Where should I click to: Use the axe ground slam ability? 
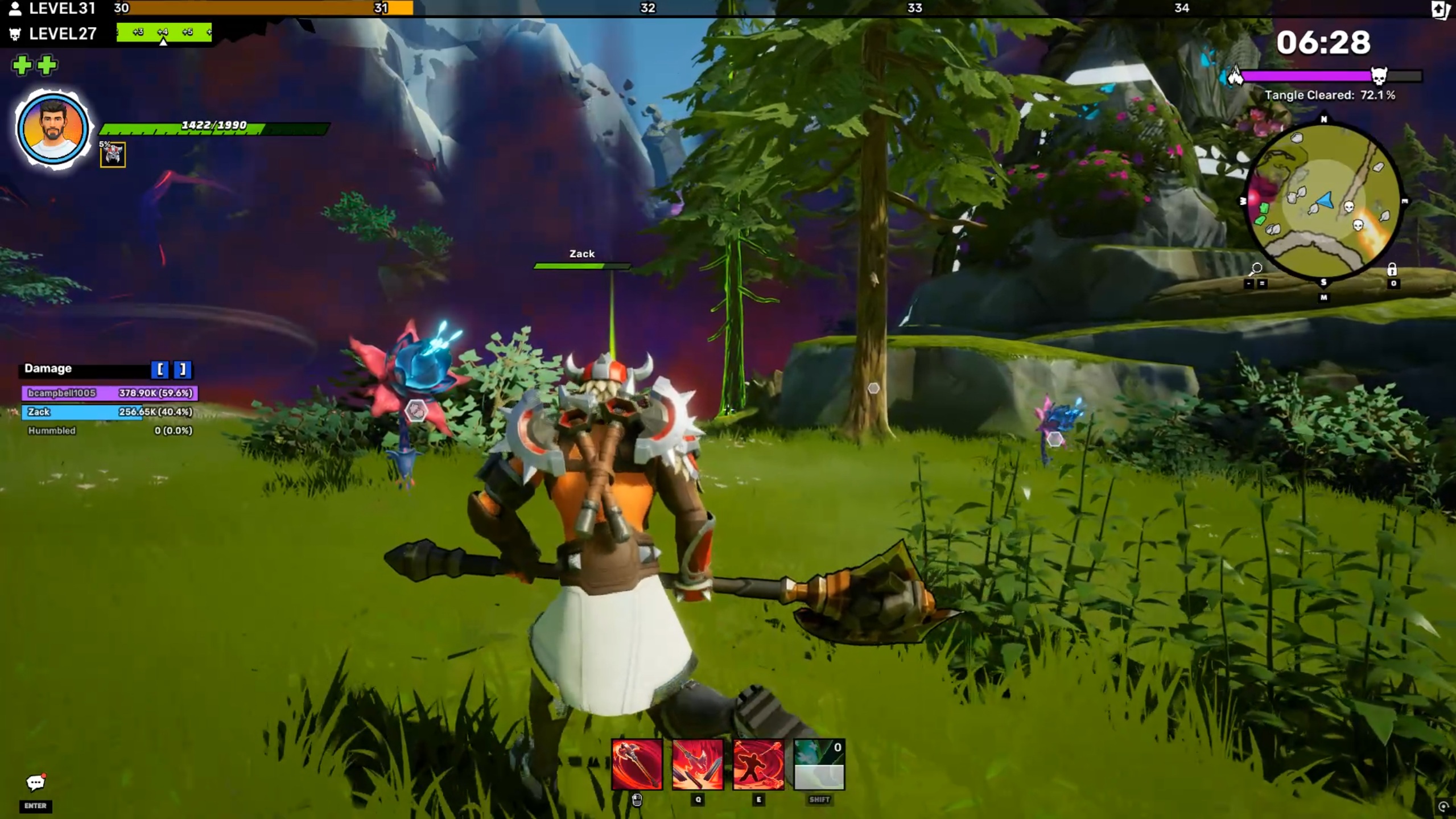[x=698, y=764]
